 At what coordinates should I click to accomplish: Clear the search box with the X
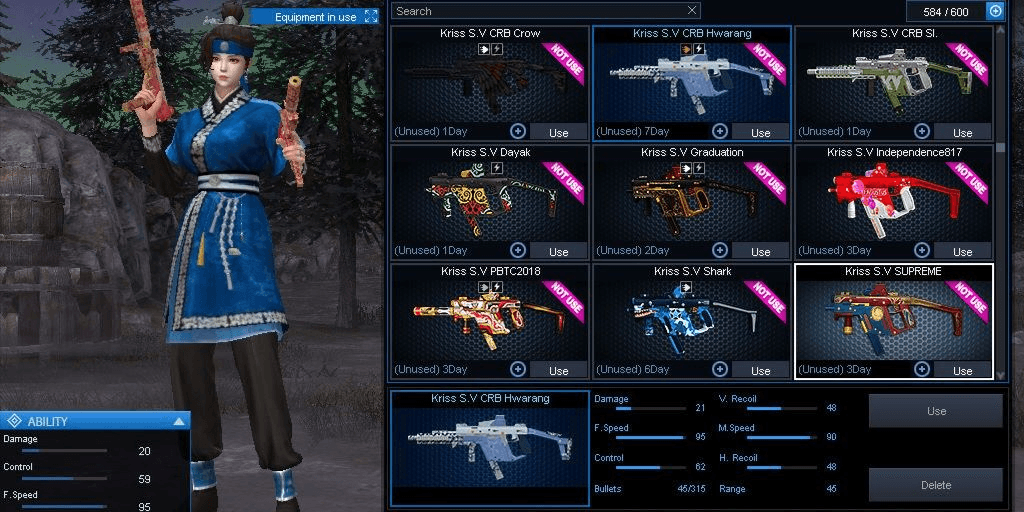click(692, 11)
